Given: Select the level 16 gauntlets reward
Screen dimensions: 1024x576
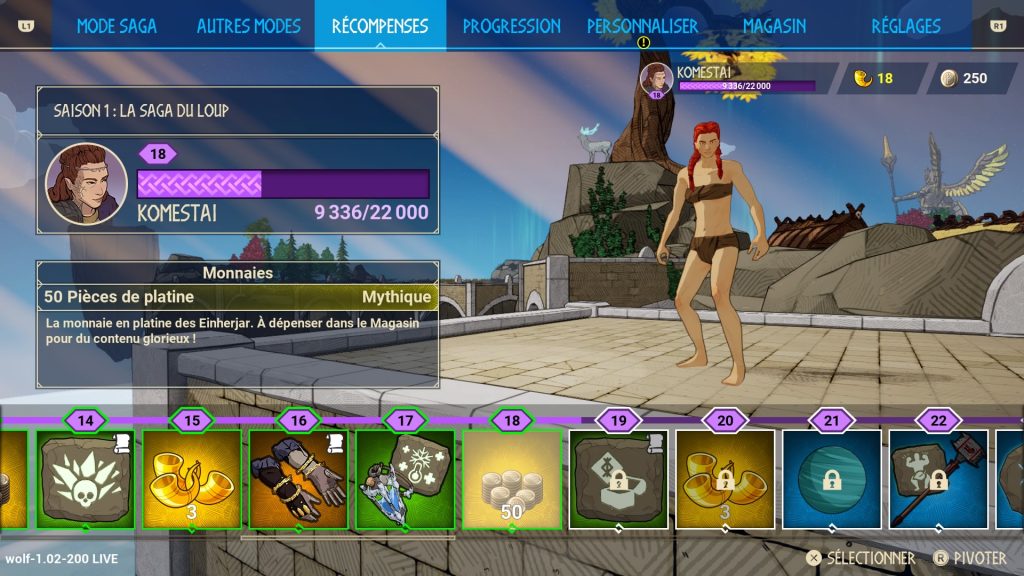Looking at the screenshot, I should point(298,479).
